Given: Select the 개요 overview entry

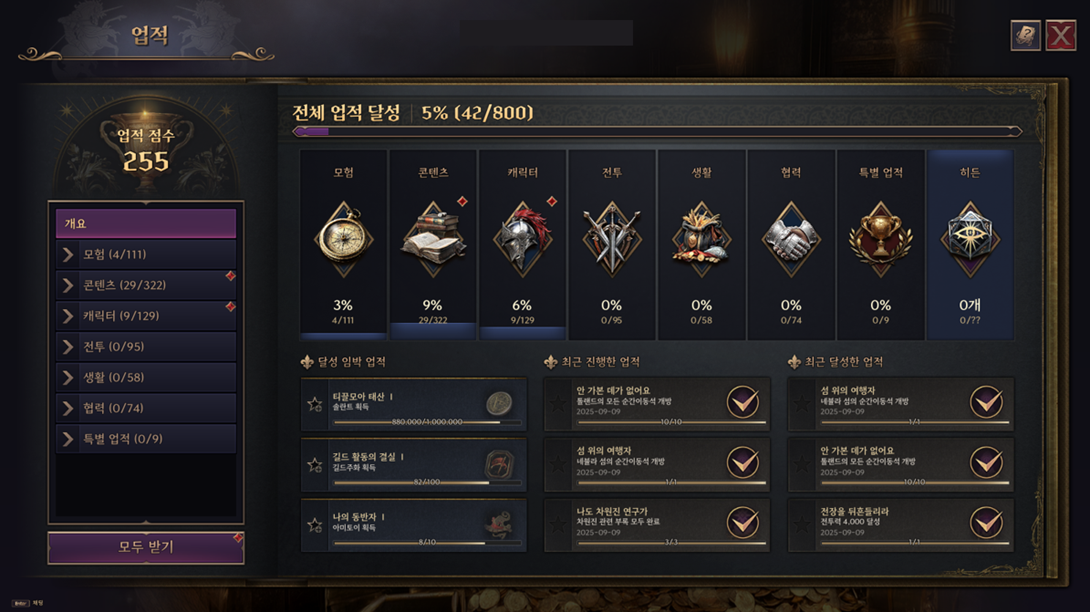Looking at the screenshot, I should tap(146, 223).
